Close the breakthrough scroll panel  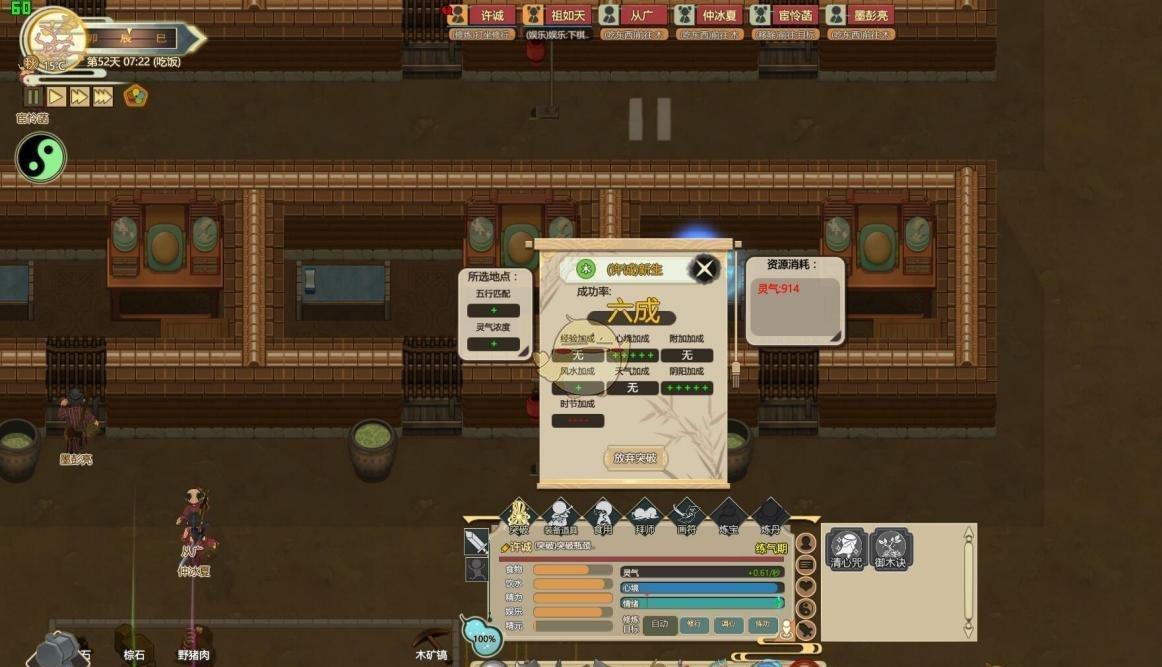pyautogui.click(x=705, y=268)
